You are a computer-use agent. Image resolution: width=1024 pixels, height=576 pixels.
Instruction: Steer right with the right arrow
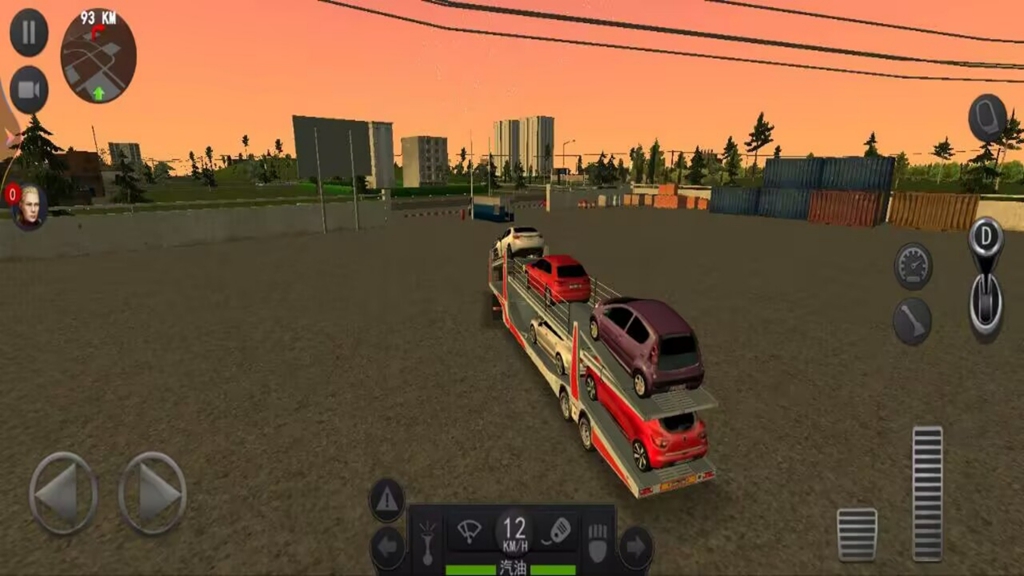152,493
